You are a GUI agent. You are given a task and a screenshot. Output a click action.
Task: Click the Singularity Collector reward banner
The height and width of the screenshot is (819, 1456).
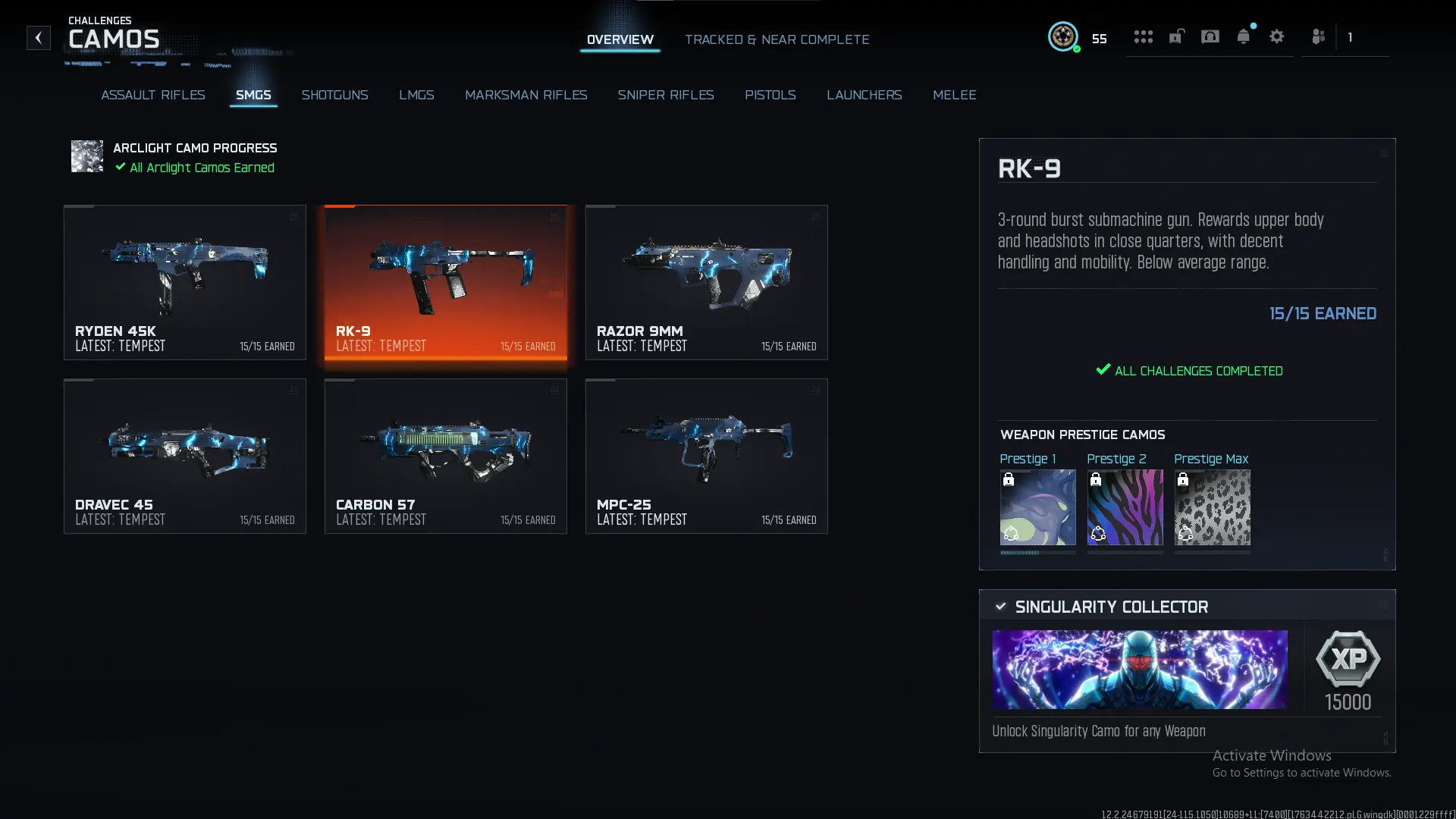(x=1139, y=669)
